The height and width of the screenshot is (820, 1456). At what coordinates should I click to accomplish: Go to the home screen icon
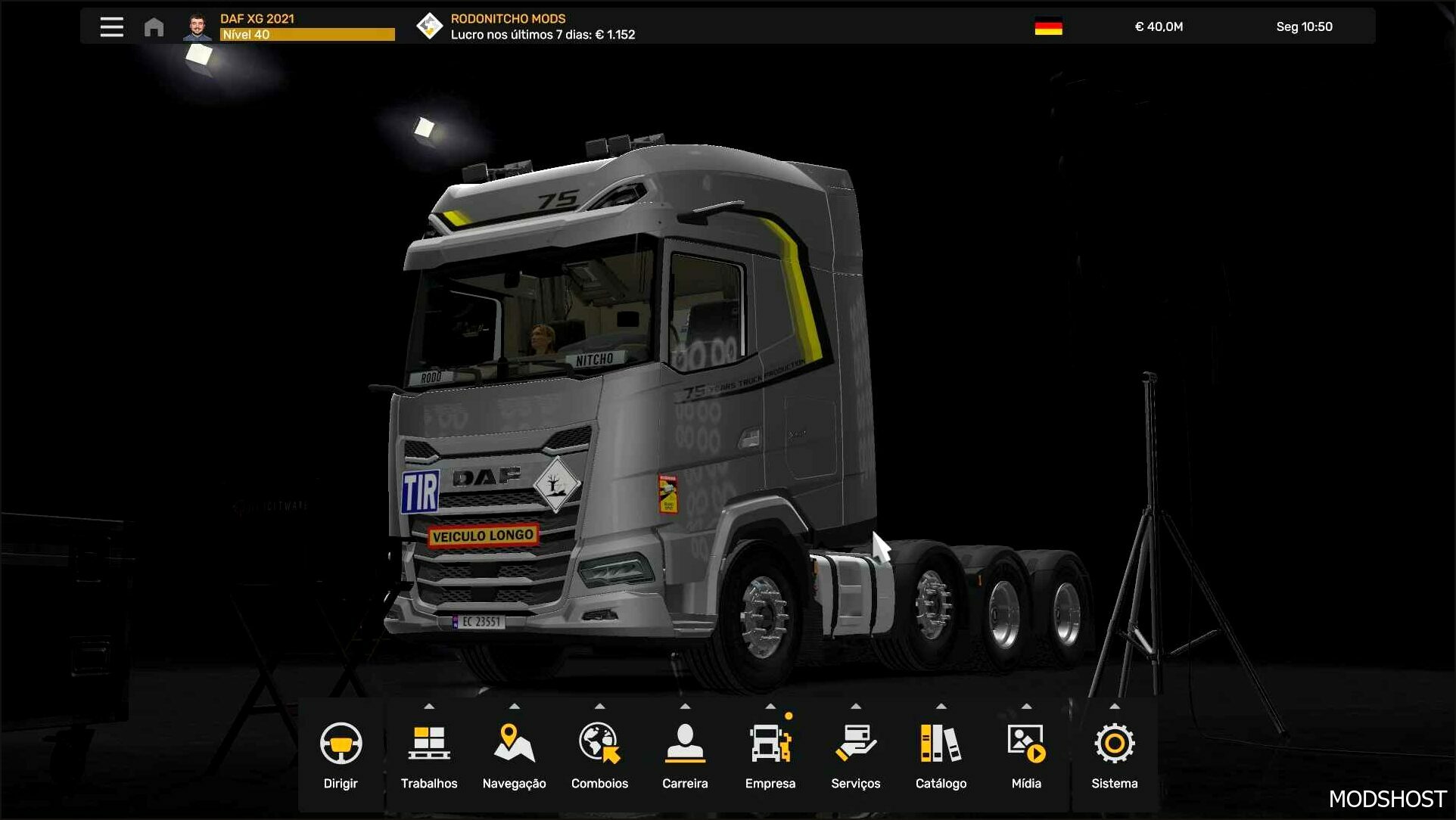154,27
